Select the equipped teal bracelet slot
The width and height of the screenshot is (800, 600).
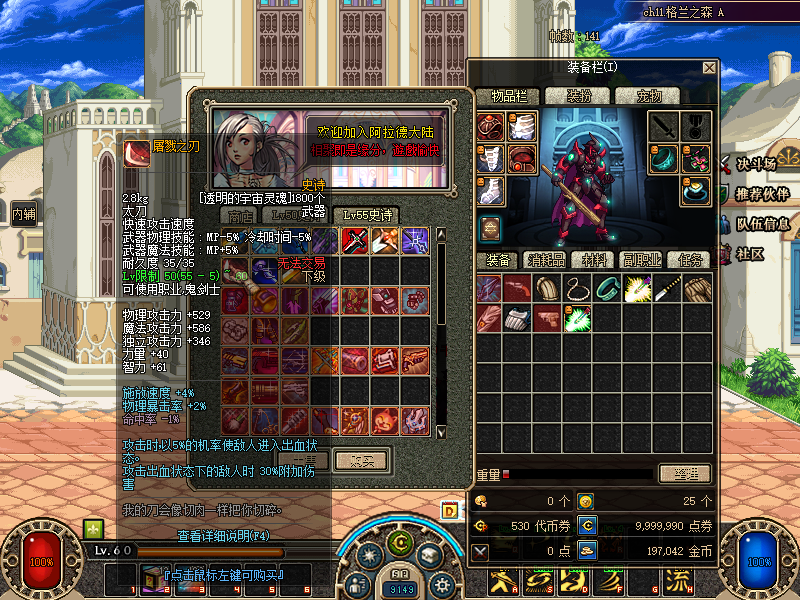tap(665, 160)
